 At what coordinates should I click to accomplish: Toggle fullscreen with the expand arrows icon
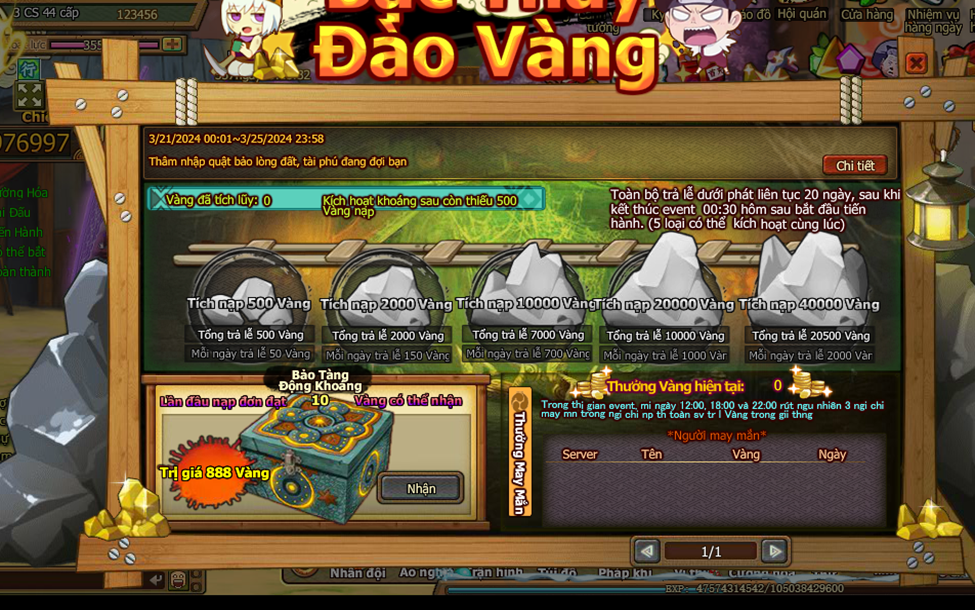29,95
